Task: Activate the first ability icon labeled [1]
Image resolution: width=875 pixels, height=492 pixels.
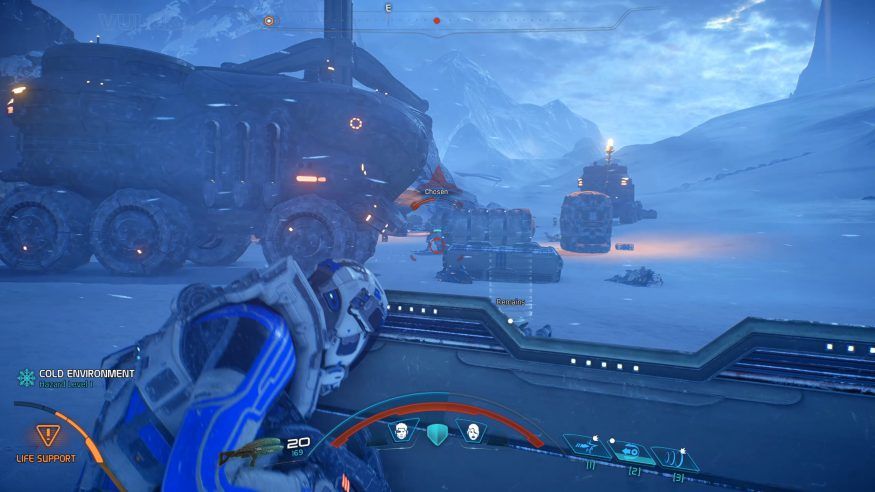Action: (581, 446)
